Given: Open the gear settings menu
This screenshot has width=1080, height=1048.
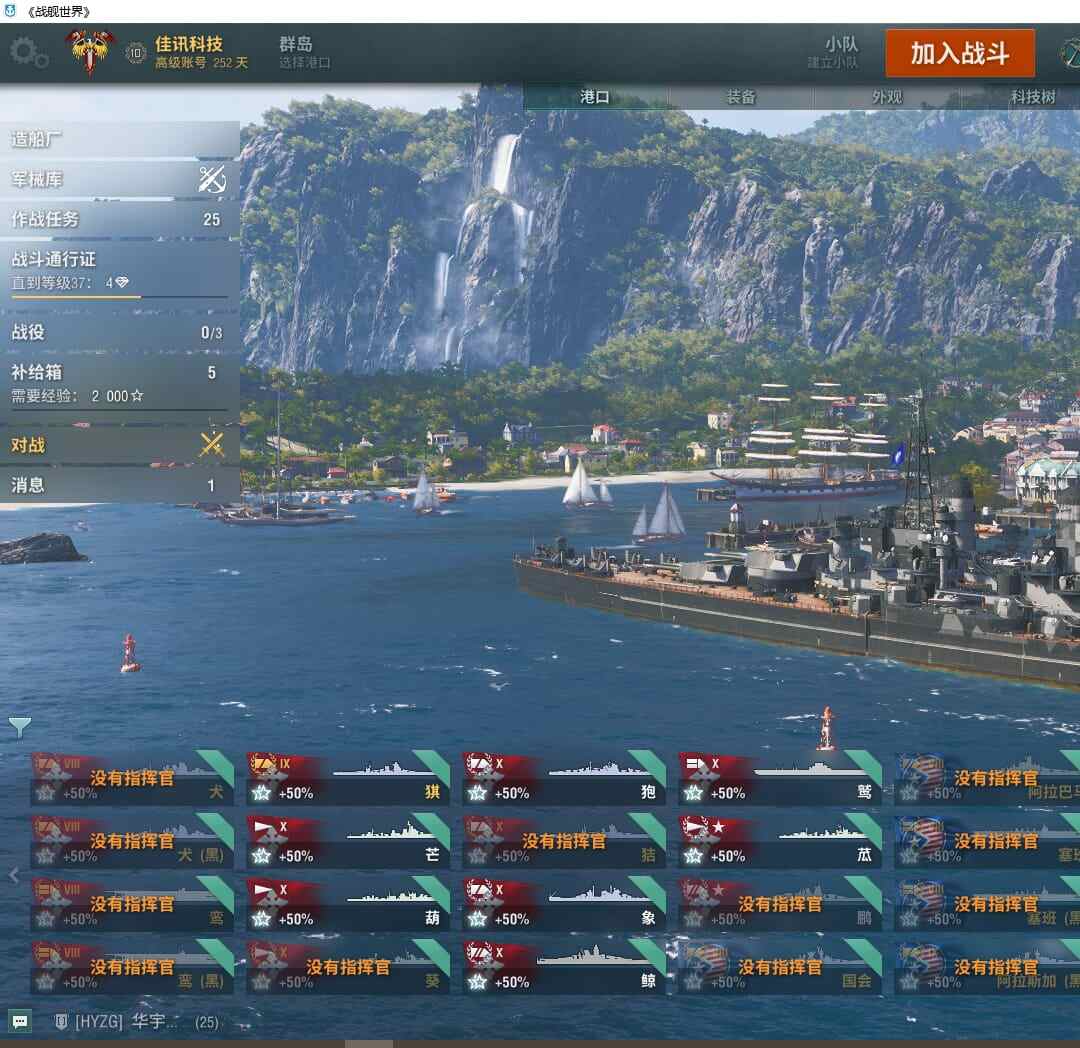Looking at the screenshot, I should [29, 52].
